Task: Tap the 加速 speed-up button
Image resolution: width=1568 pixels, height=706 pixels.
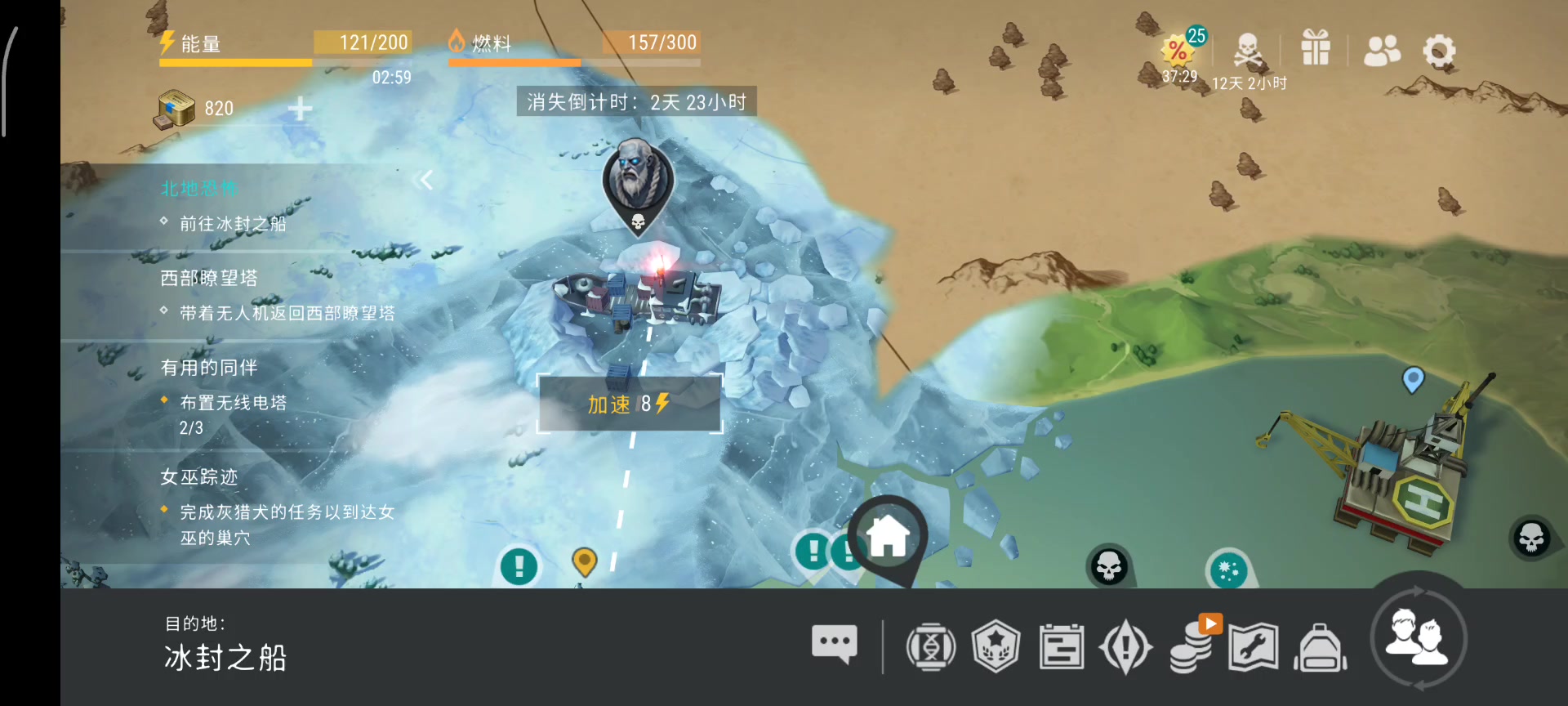Action: [629, 404]
